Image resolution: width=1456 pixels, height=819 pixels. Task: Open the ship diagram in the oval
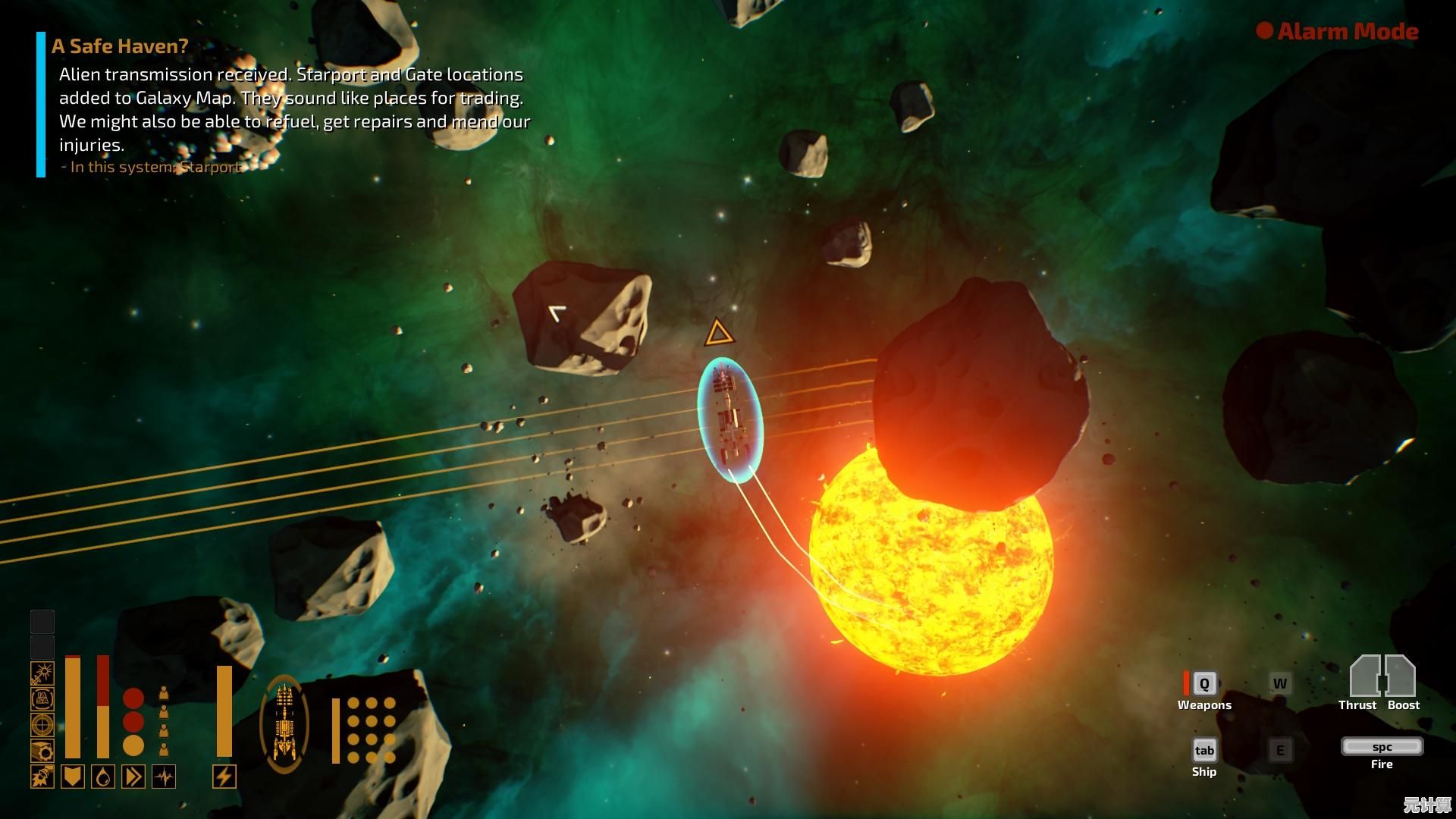coord(284,724)
